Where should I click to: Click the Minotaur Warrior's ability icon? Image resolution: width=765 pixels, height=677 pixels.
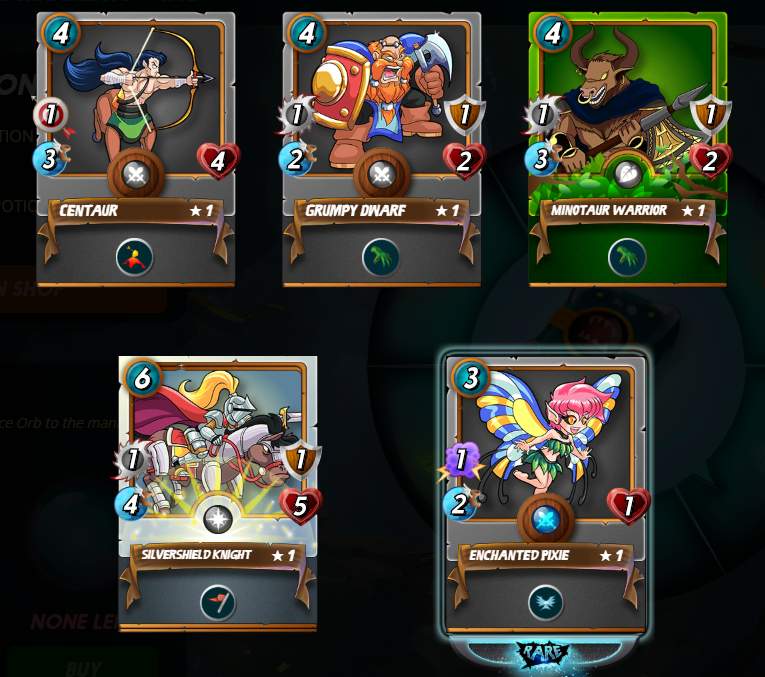(x=627, y=257)
